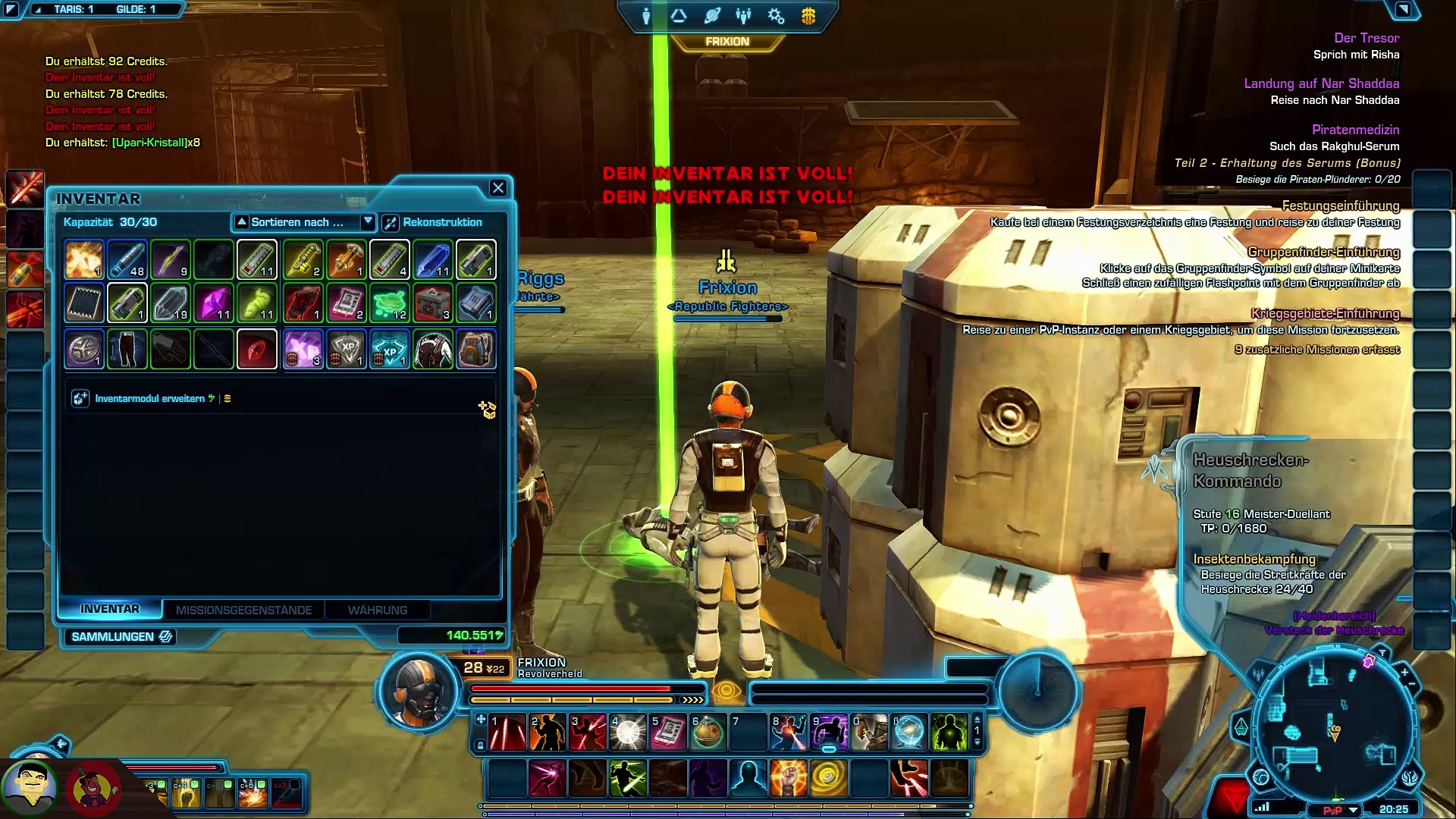Open the gold cartel coin store
This screenshot has width=1456, height=819.
[808, 16]
